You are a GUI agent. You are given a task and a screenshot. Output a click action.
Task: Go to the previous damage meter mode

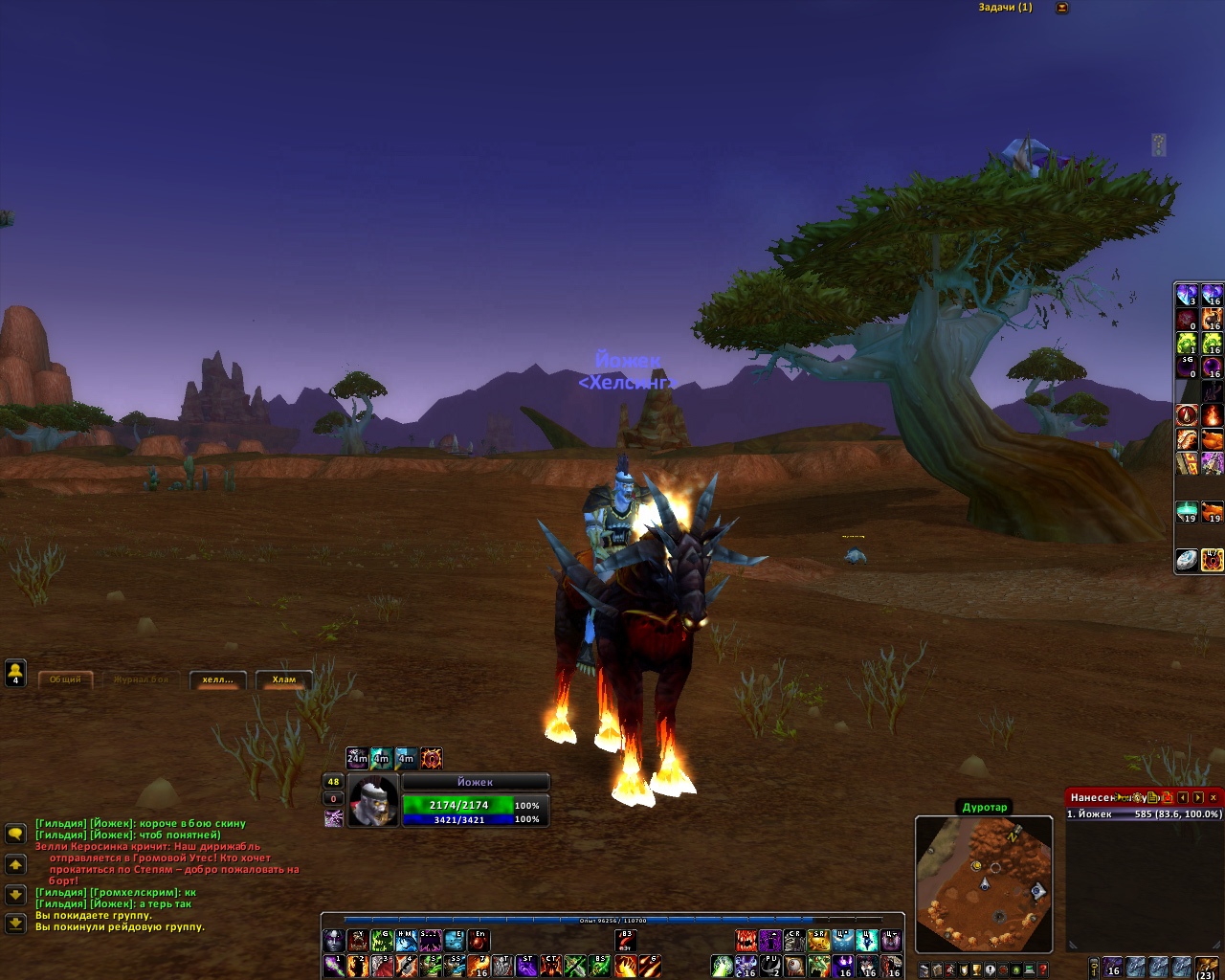point(1183,797)
